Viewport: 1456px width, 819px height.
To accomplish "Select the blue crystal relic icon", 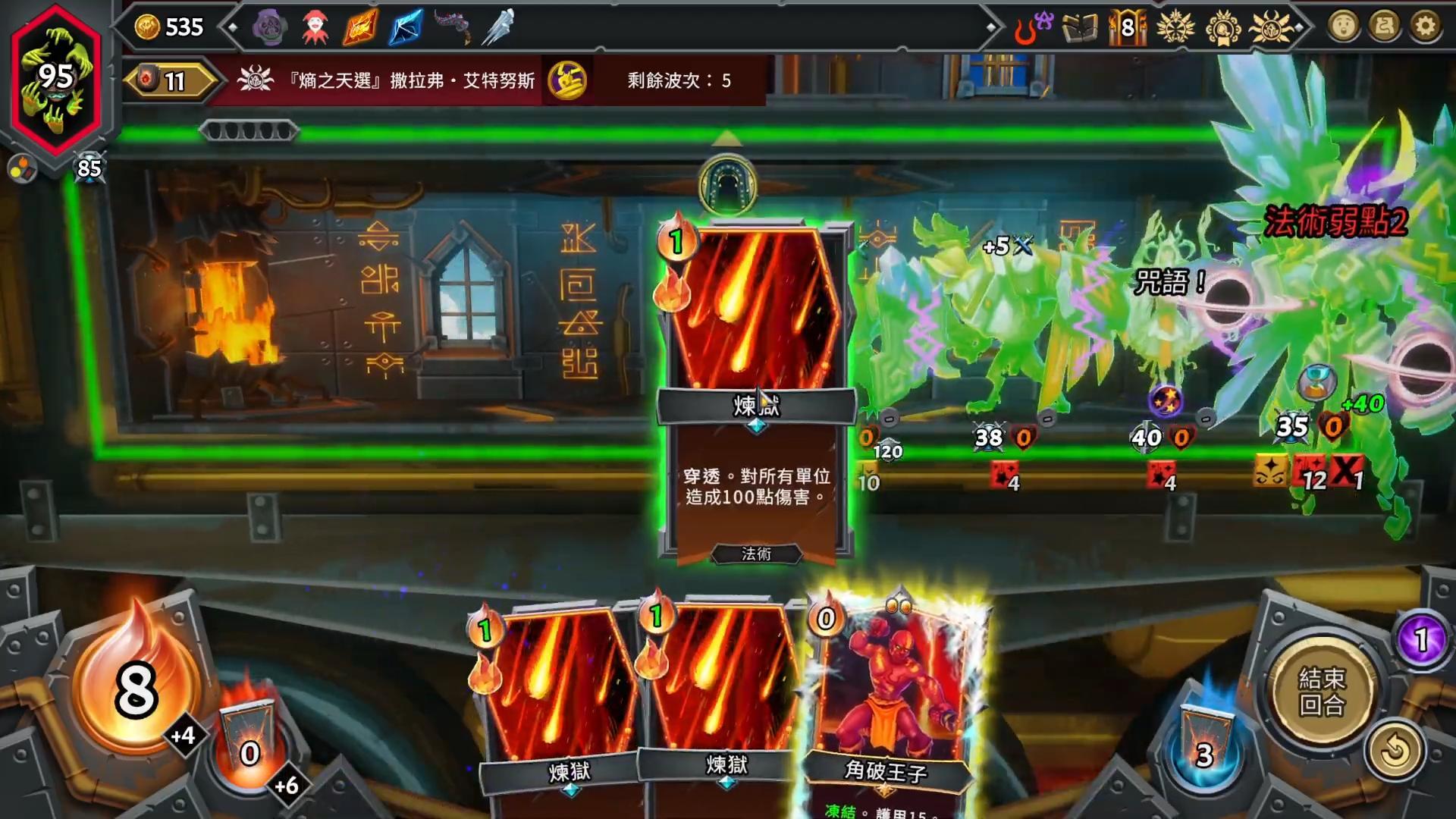I will tap(404, 28).
